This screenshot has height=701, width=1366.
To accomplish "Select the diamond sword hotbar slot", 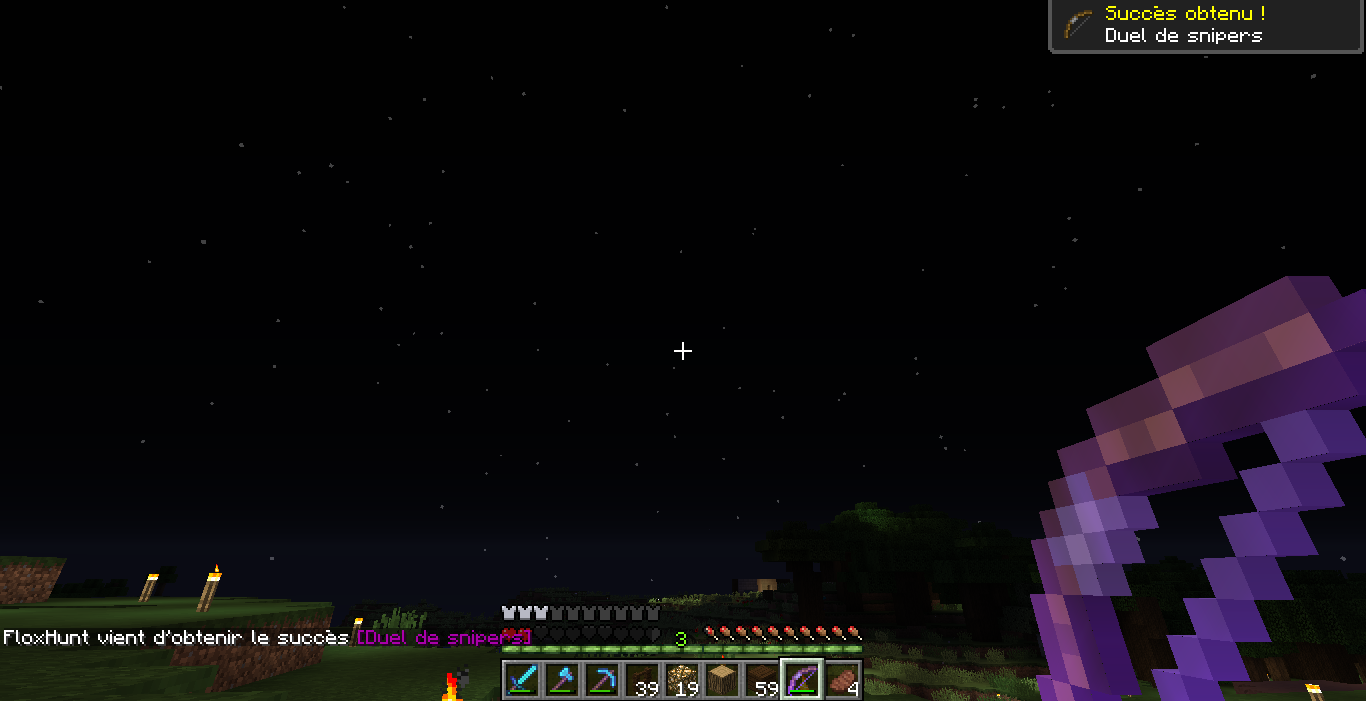I will [522, 680].
